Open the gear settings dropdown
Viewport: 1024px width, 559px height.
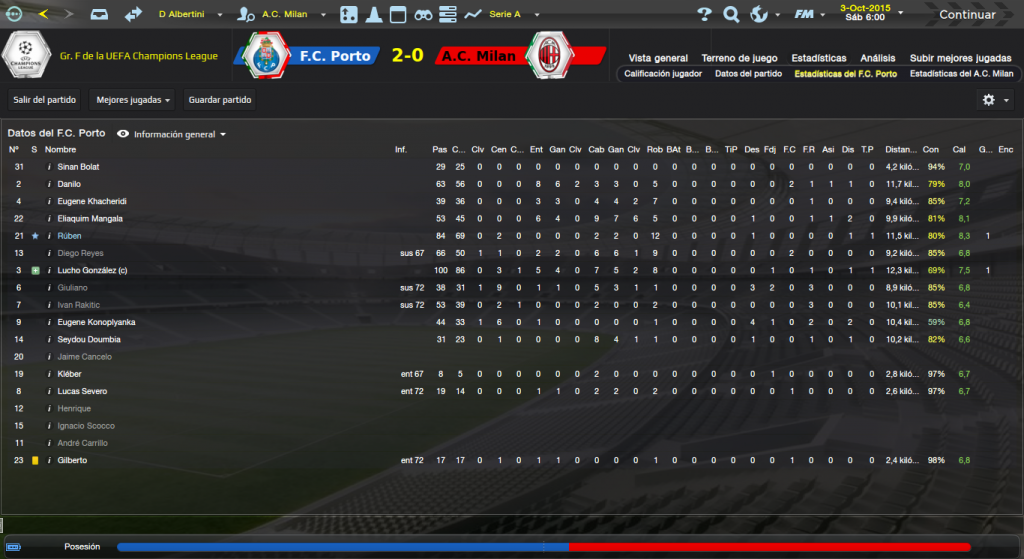(x=993, y=100)
